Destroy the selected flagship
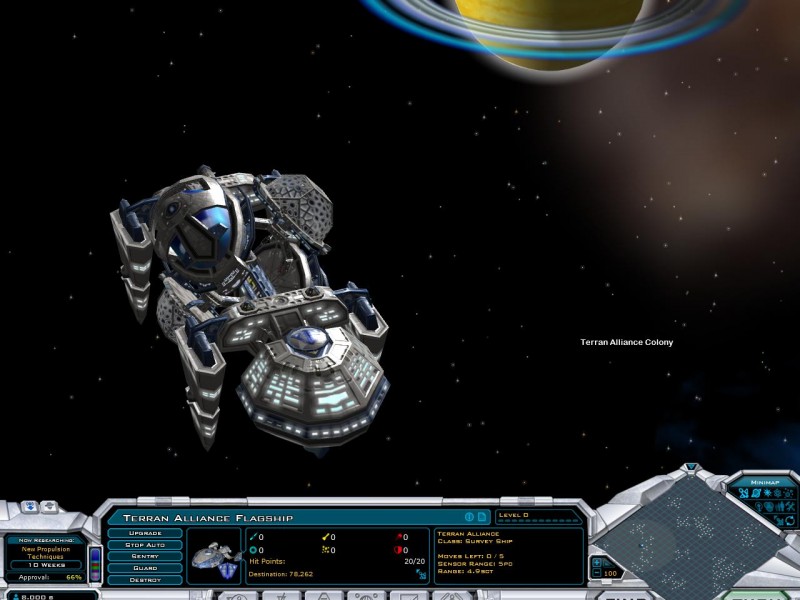The image size is (800, 600). tap(145, 580)
